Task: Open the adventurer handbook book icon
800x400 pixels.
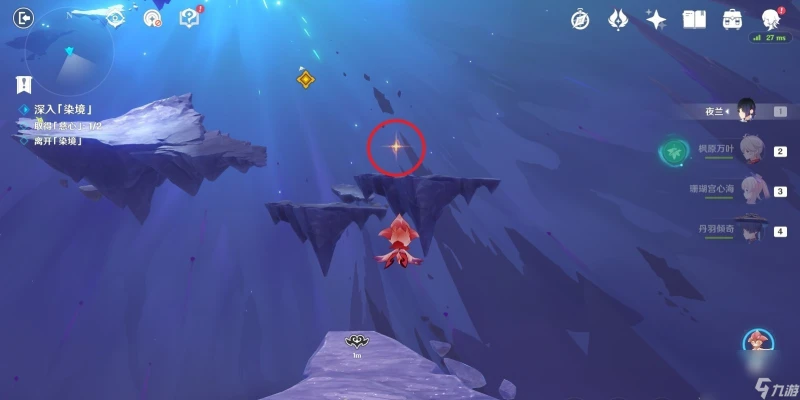Action: (694, 19)
